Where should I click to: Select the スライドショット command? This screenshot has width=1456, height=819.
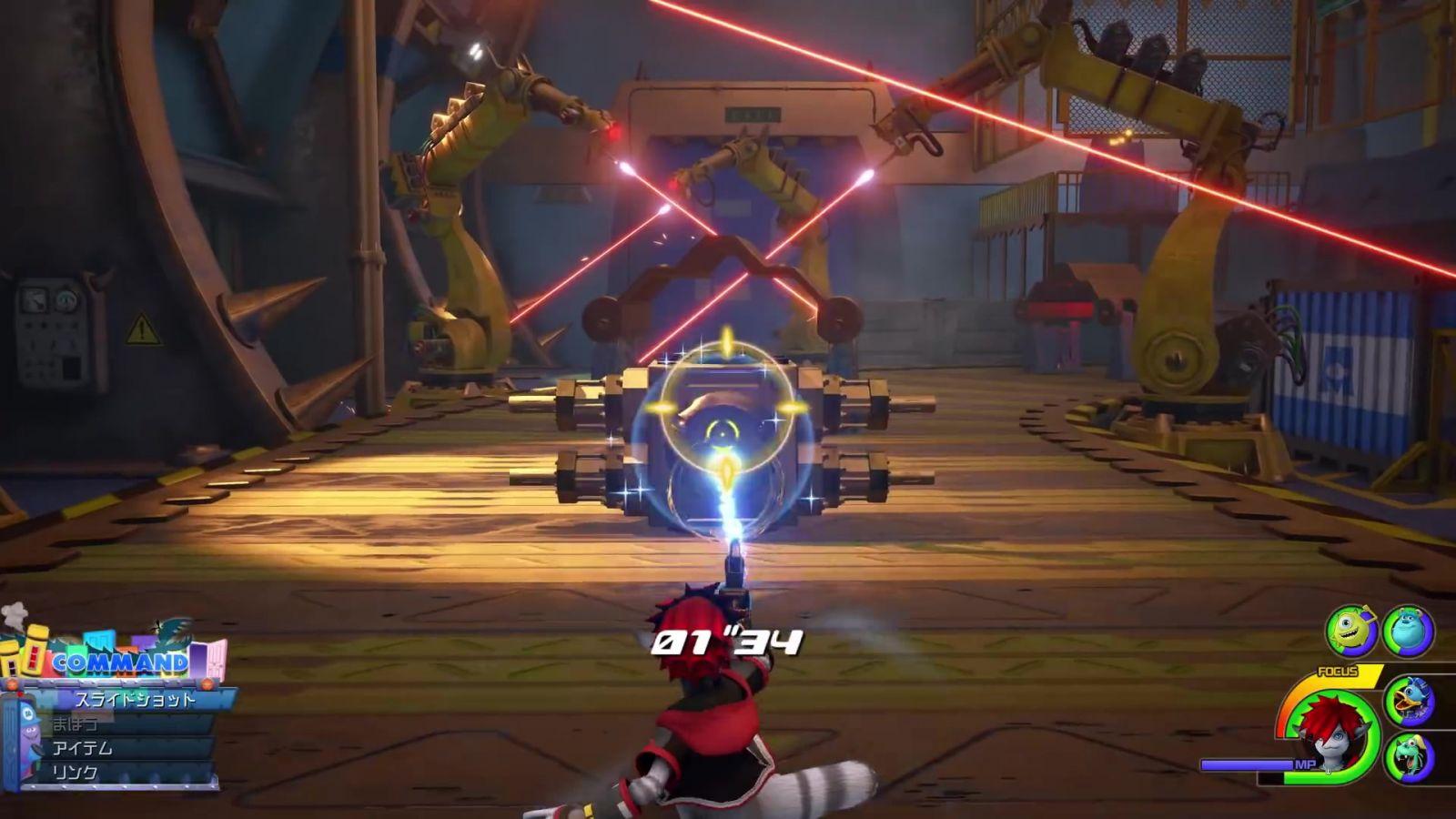135,699
